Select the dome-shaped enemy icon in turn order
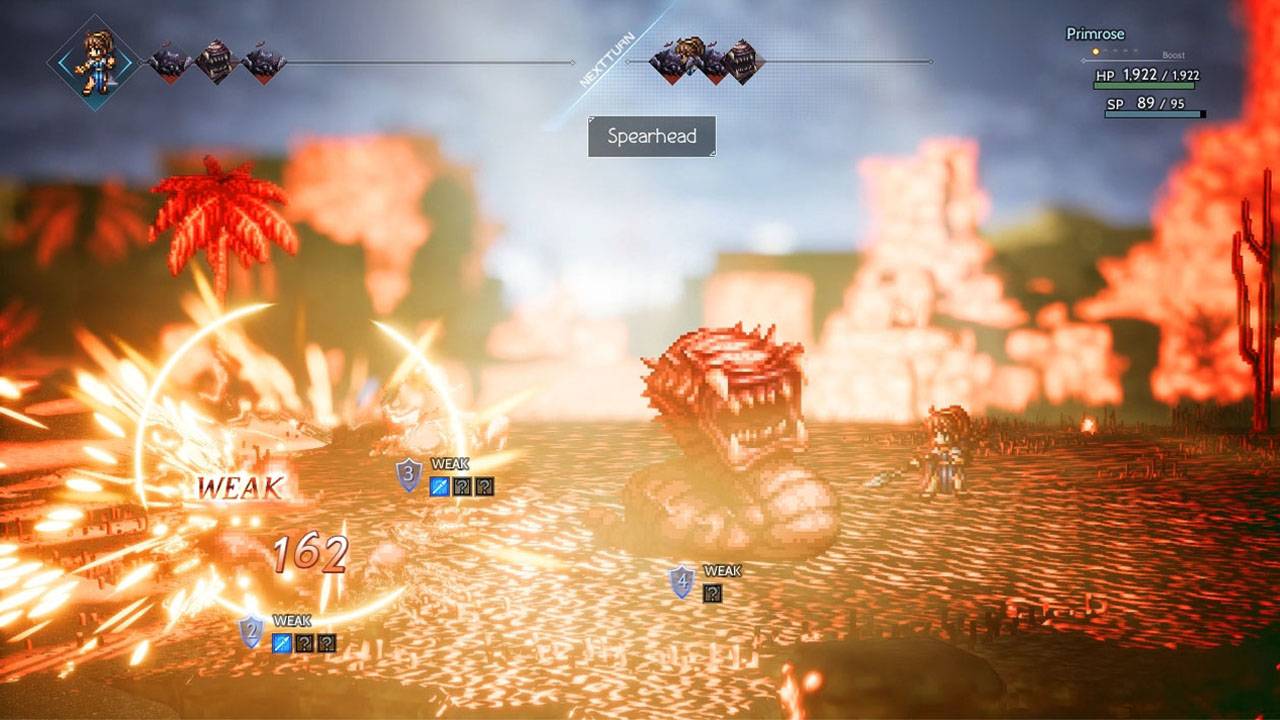The image size is (1280, 720). tap(213, 60)
